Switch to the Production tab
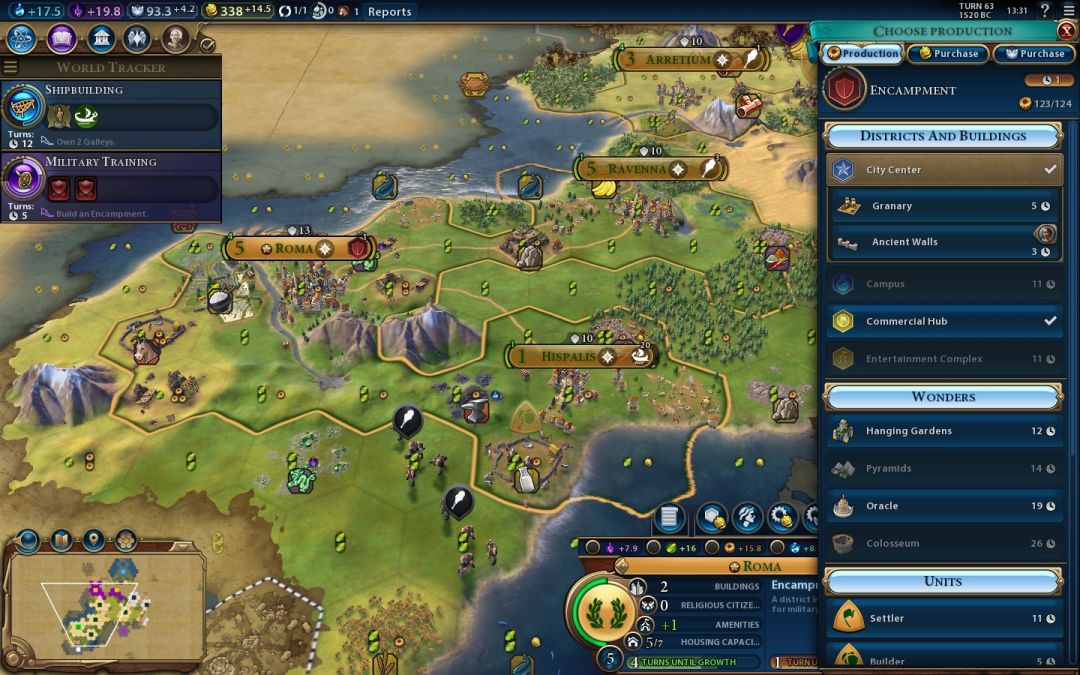The width and height of the screenshot is (1080, 675). coord(862,53)
